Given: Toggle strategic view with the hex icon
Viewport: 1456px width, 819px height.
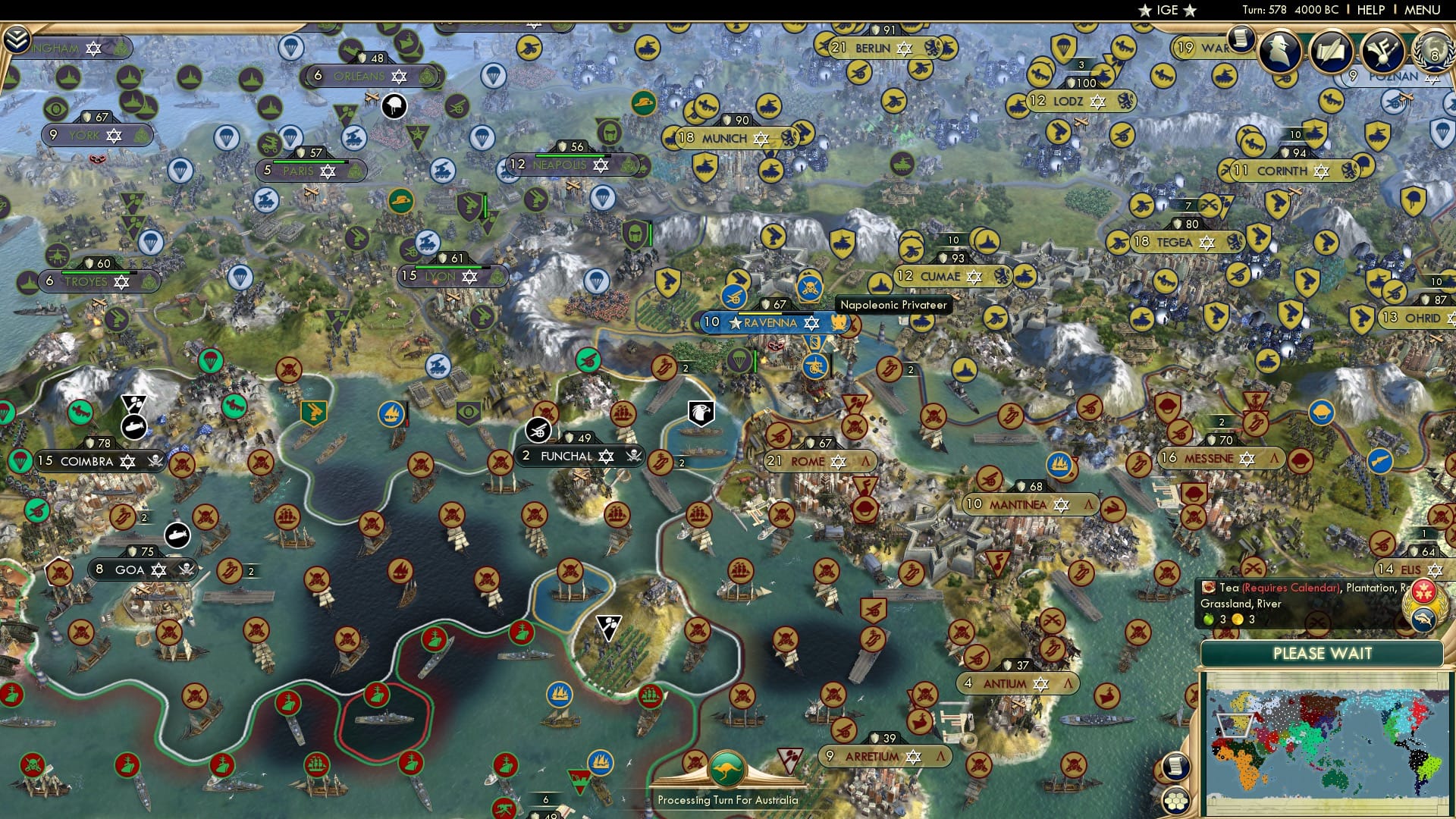Looking at the screenshot, I should (x=1175, y=800).
